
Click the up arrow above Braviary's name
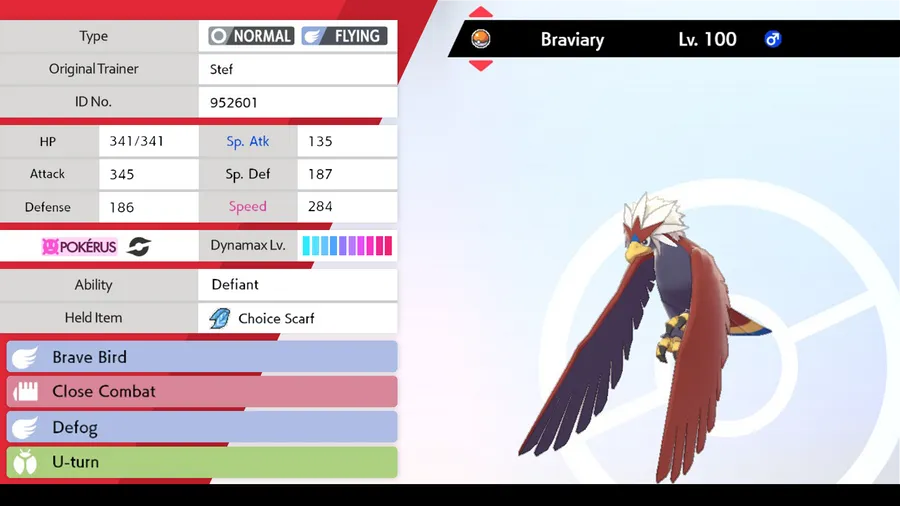(481, 13)
